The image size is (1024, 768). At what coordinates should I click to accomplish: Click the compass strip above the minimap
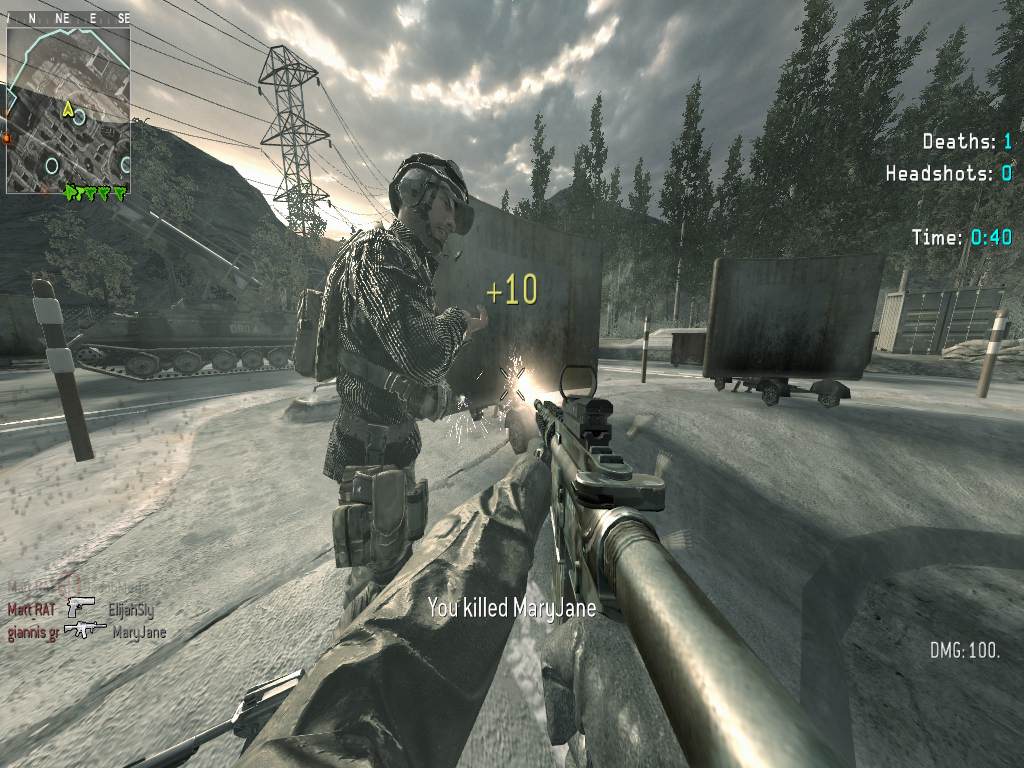click(68, 18)
